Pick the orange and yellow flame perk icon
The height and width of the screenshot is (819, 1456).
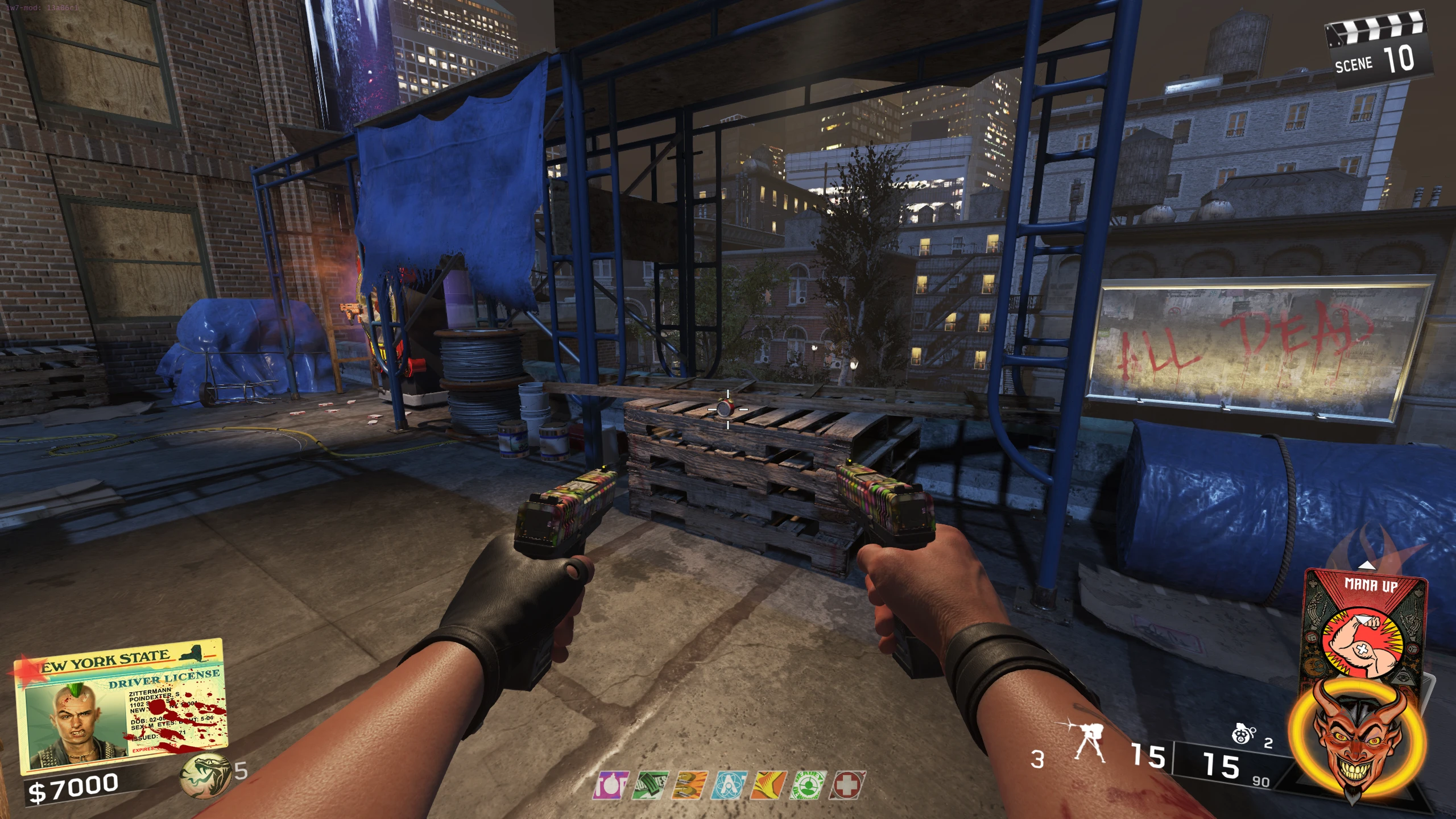point(768,785)
